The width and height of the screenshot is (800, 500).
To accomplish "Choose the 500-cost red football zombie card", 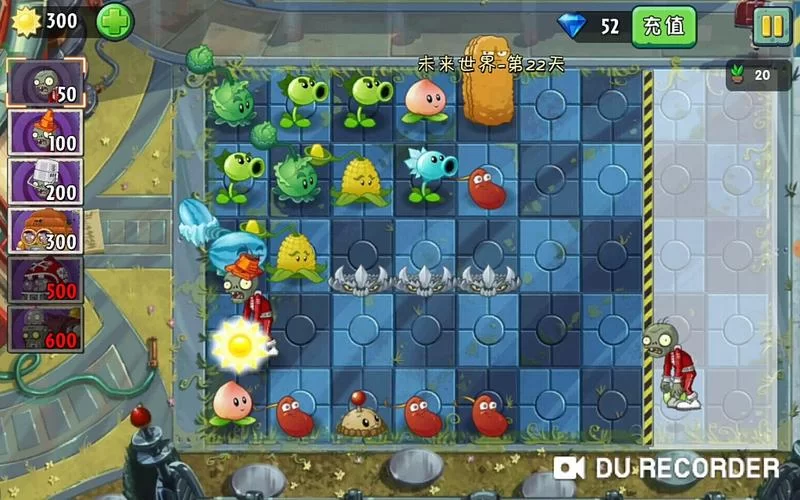I will pyautogui.click(x=45, y=281).
